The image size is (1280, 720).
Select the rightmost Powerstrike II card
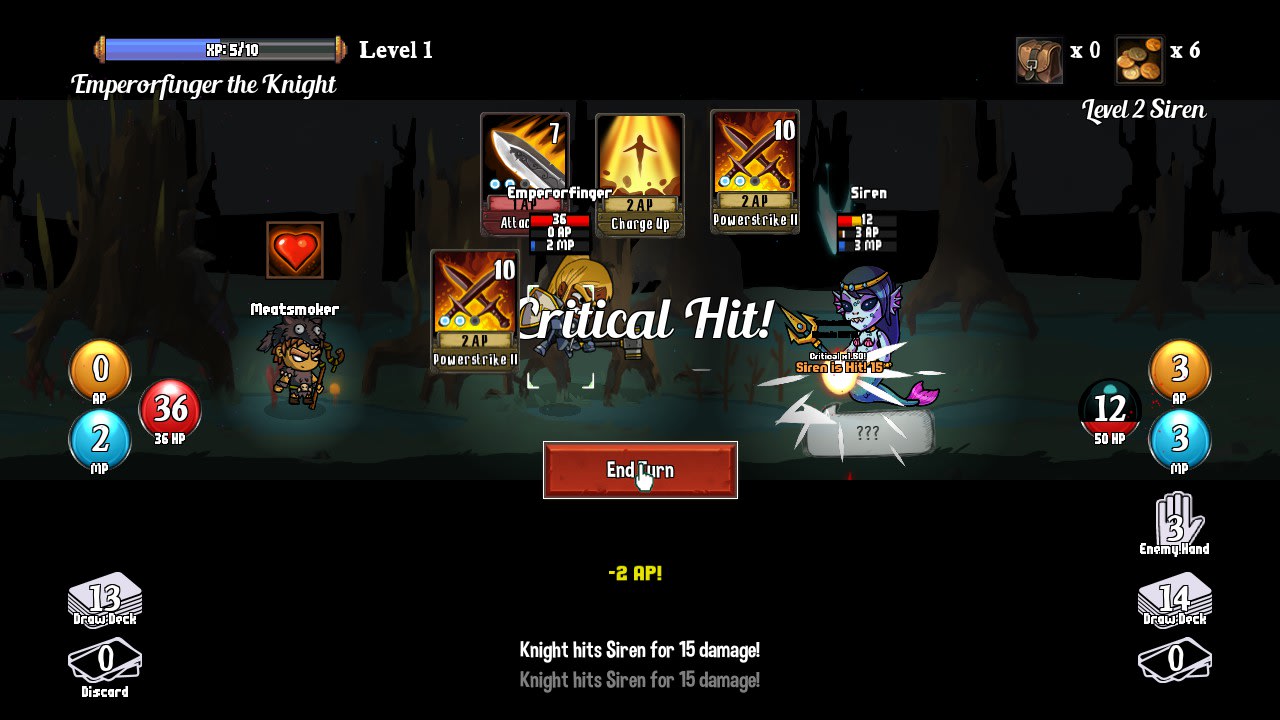click(x=754, y=172)
